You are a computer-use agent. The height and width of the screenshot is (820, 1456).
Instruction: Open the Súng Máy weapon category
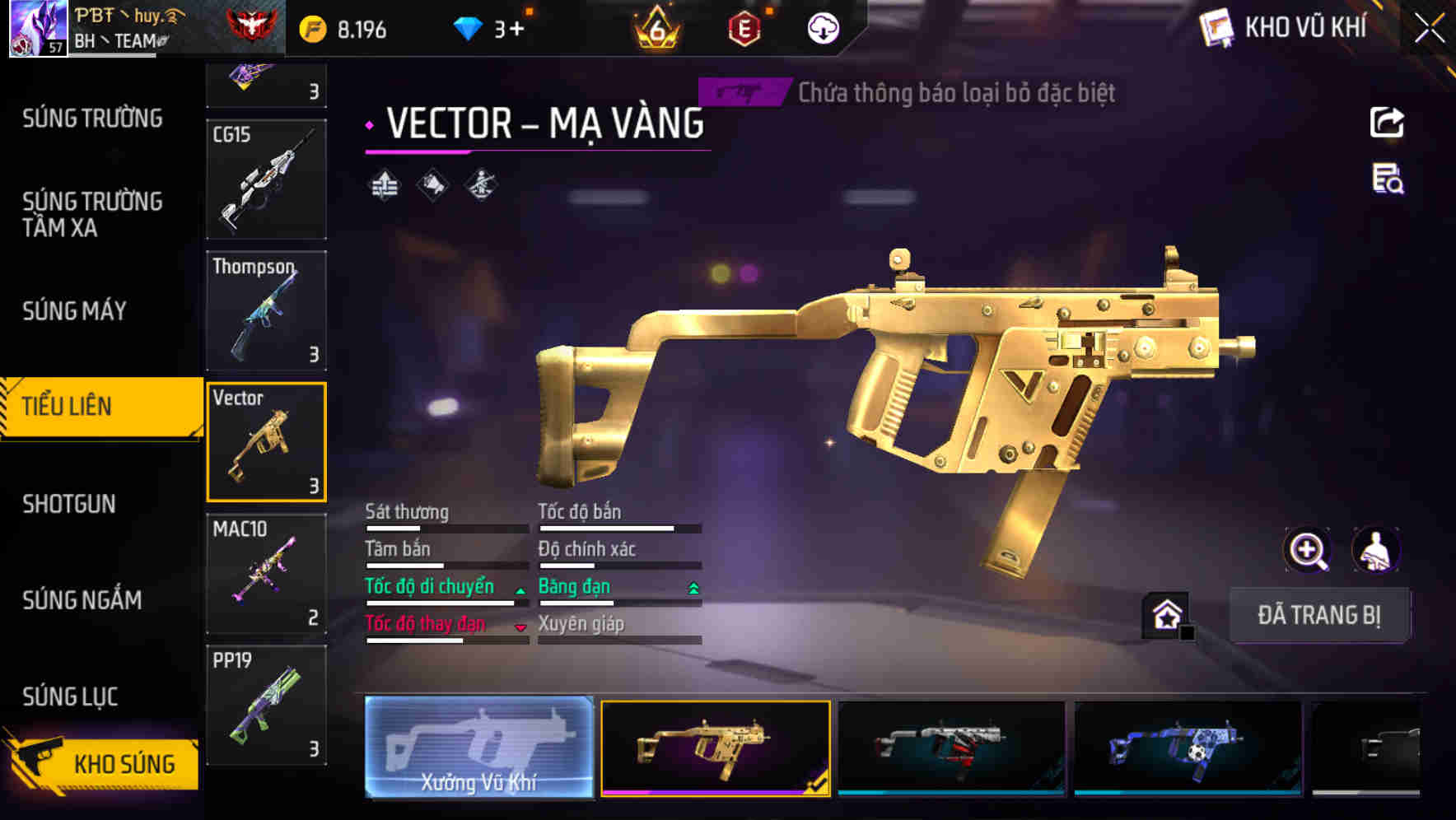pos(74,311)
